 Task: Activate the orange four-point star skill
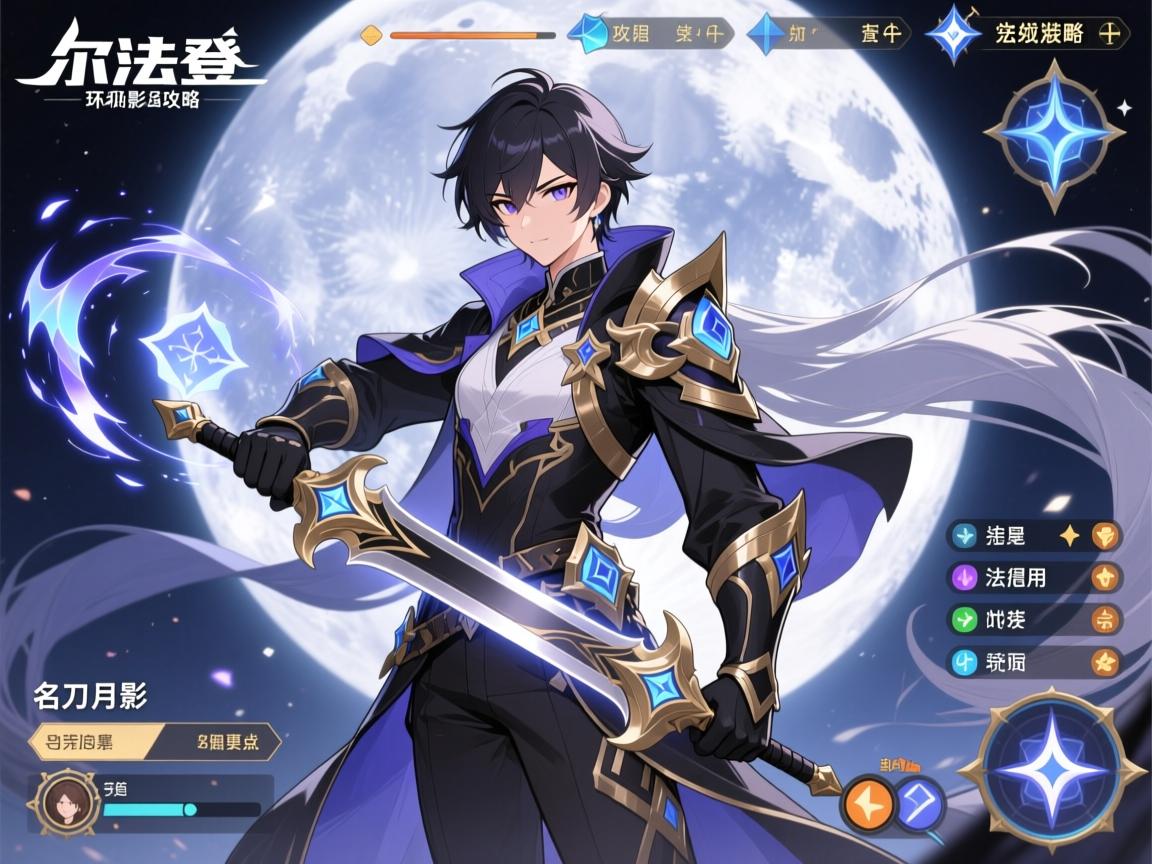pyautogui.click(x=866, y=804)
